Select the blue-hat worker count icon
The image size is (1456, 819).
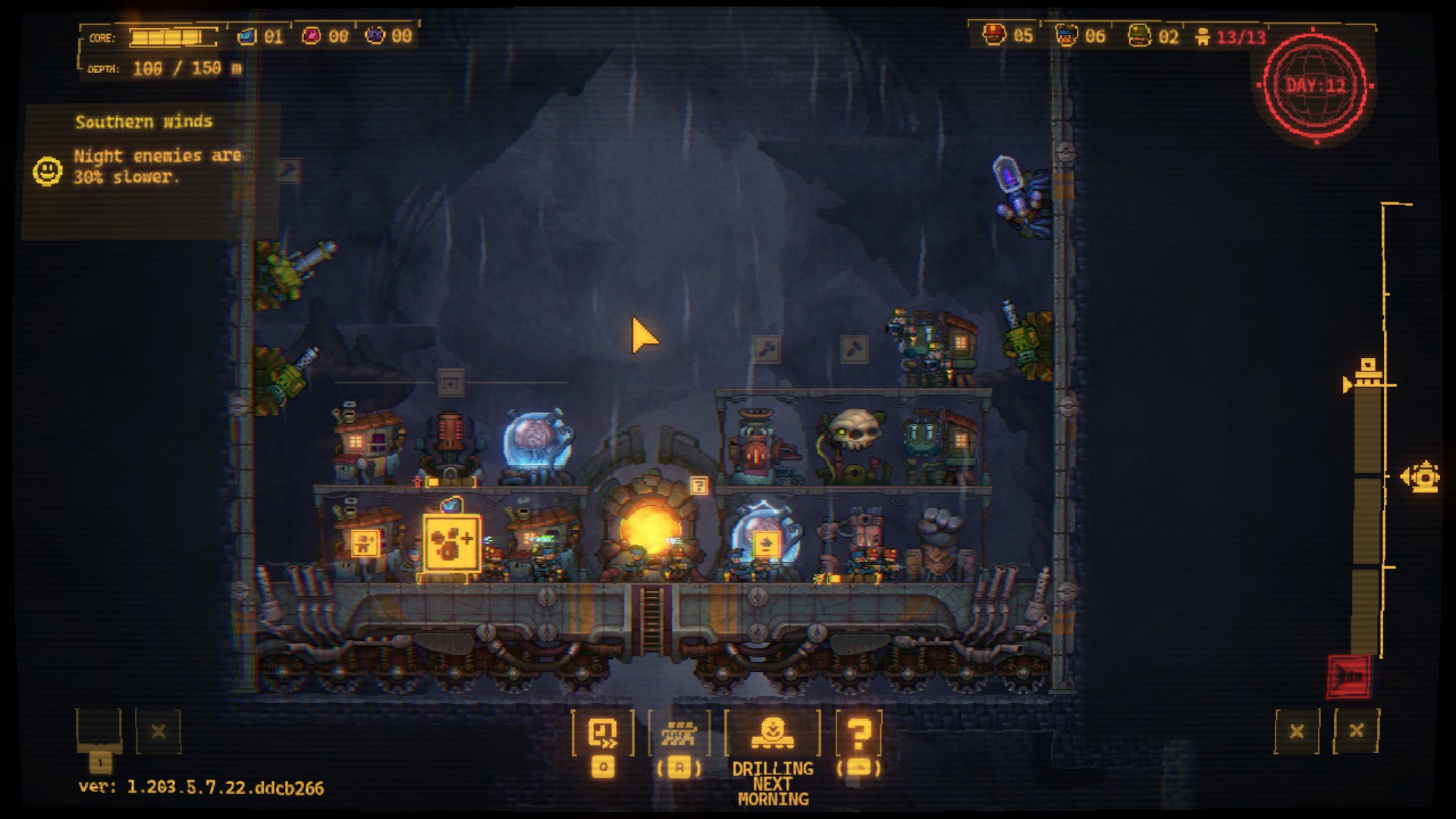[1067, 35]
